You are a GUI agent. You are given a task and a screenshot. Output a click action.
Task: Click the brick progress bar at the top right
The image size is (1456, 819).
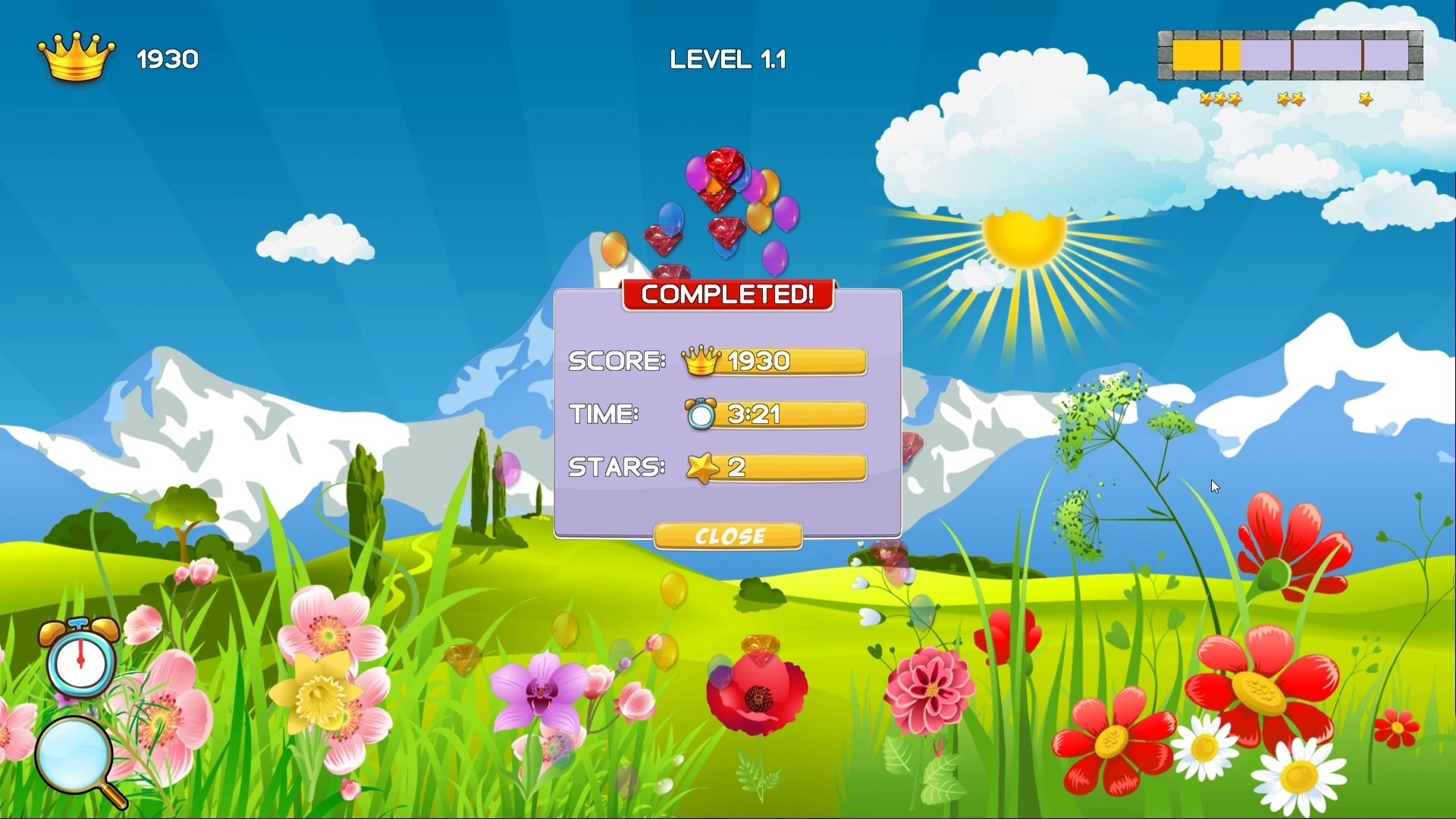coord(1289,54)
